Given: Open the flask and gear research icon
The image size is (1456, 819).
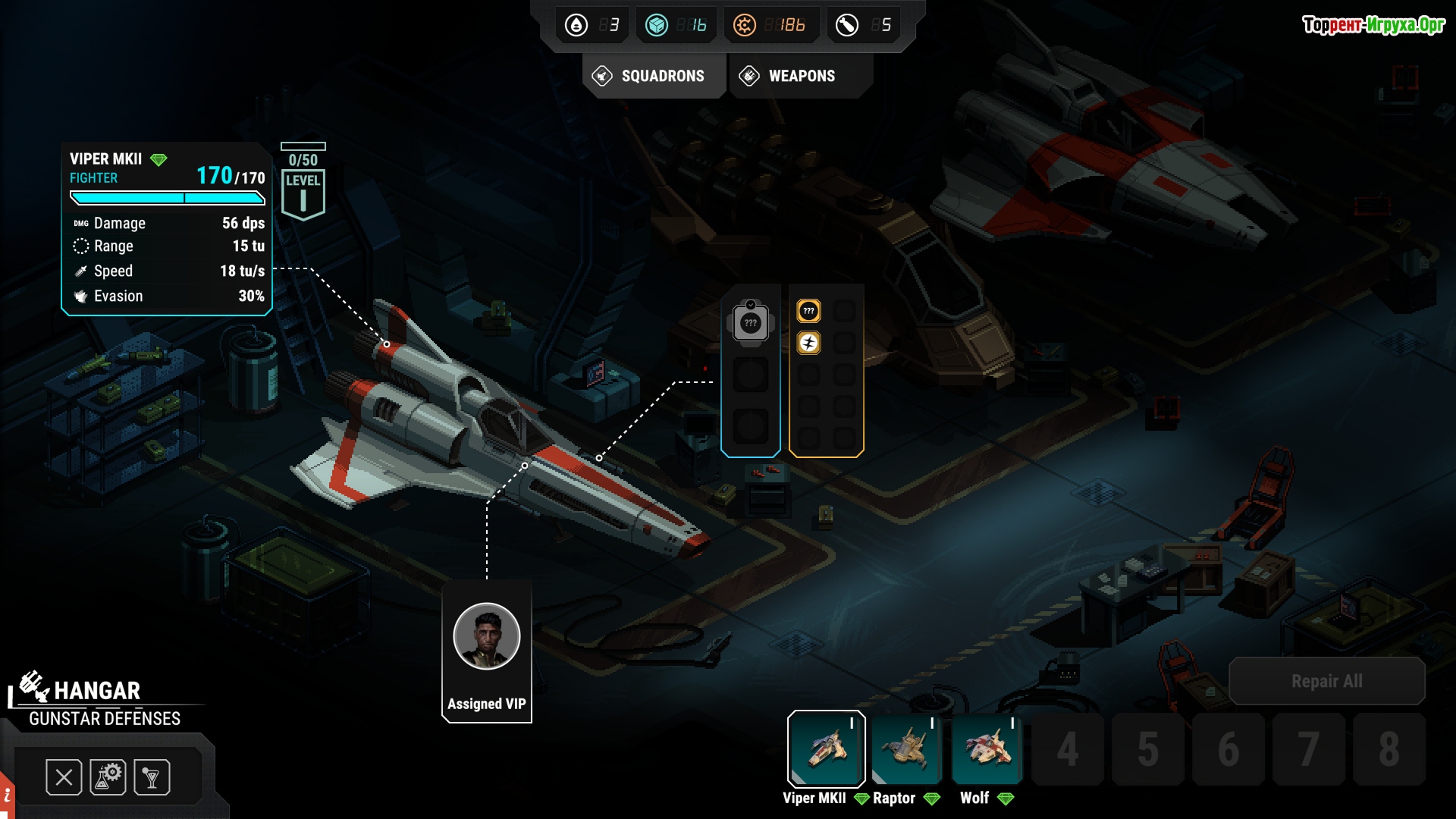Looking at the screenshot, I should (108, 777).
